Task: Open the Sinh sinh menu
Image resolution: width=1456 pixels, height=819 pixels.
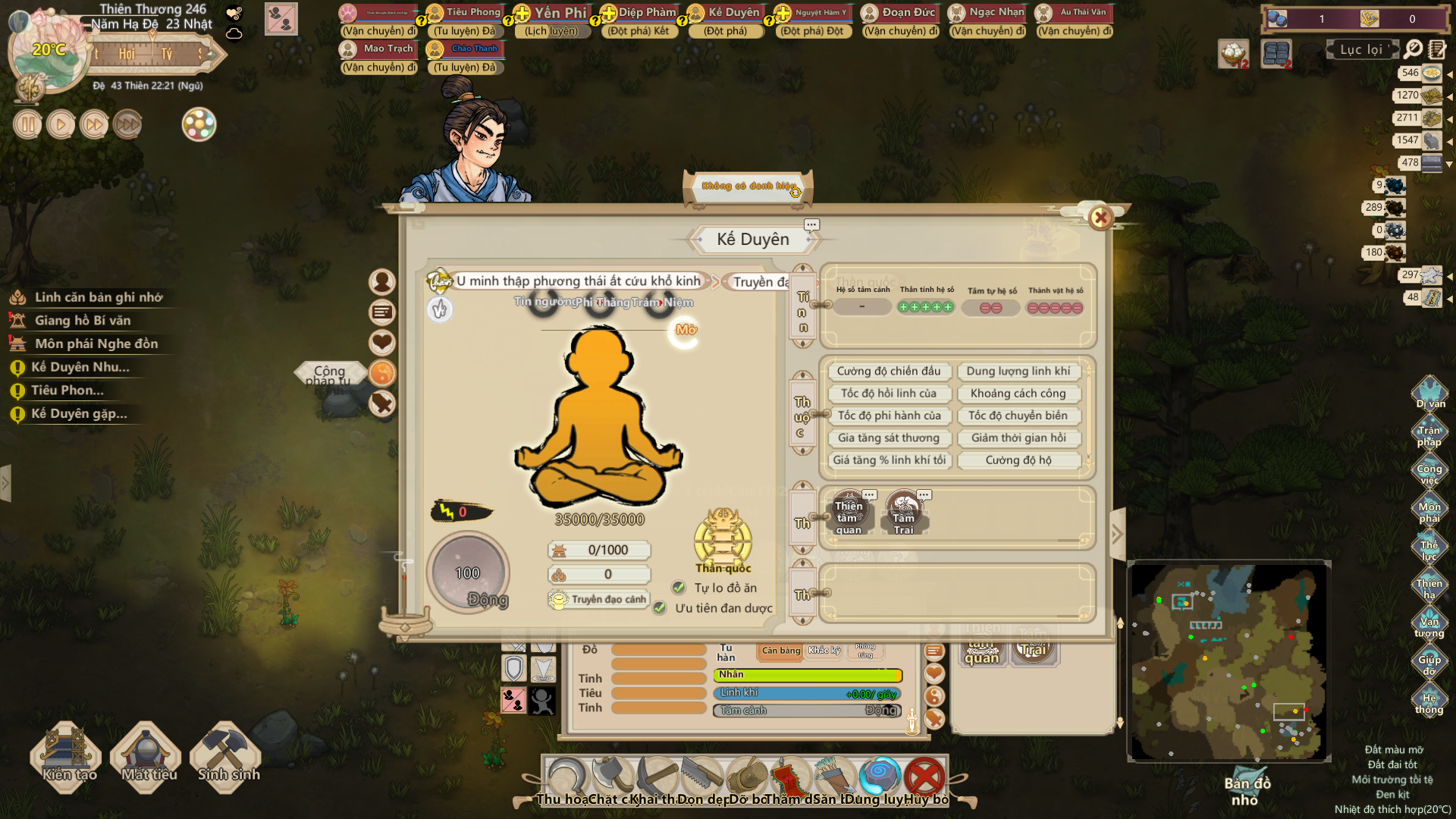Action: [x=227, y=755]
